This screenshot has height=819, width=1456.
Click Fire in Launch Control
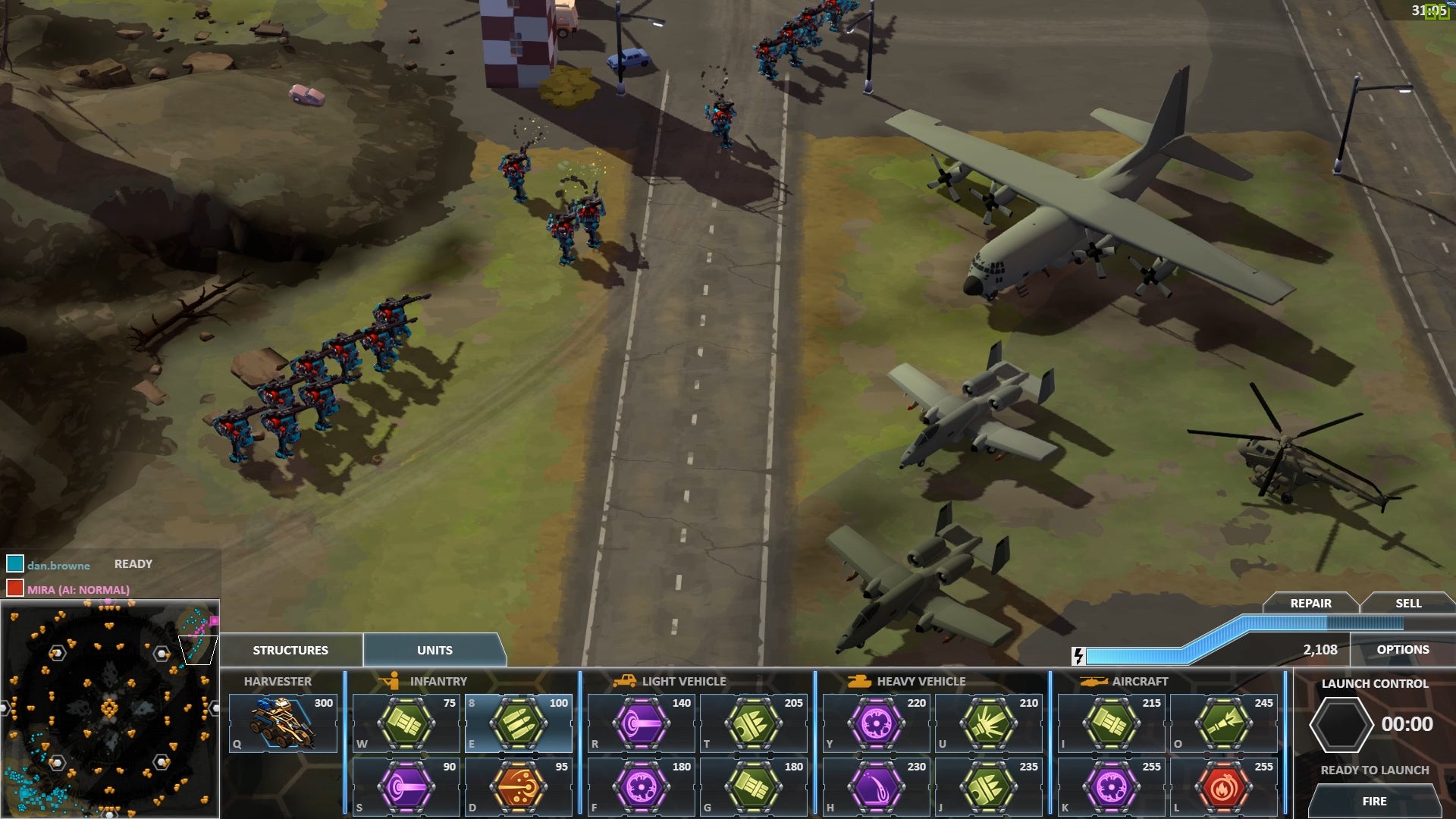1374,801
